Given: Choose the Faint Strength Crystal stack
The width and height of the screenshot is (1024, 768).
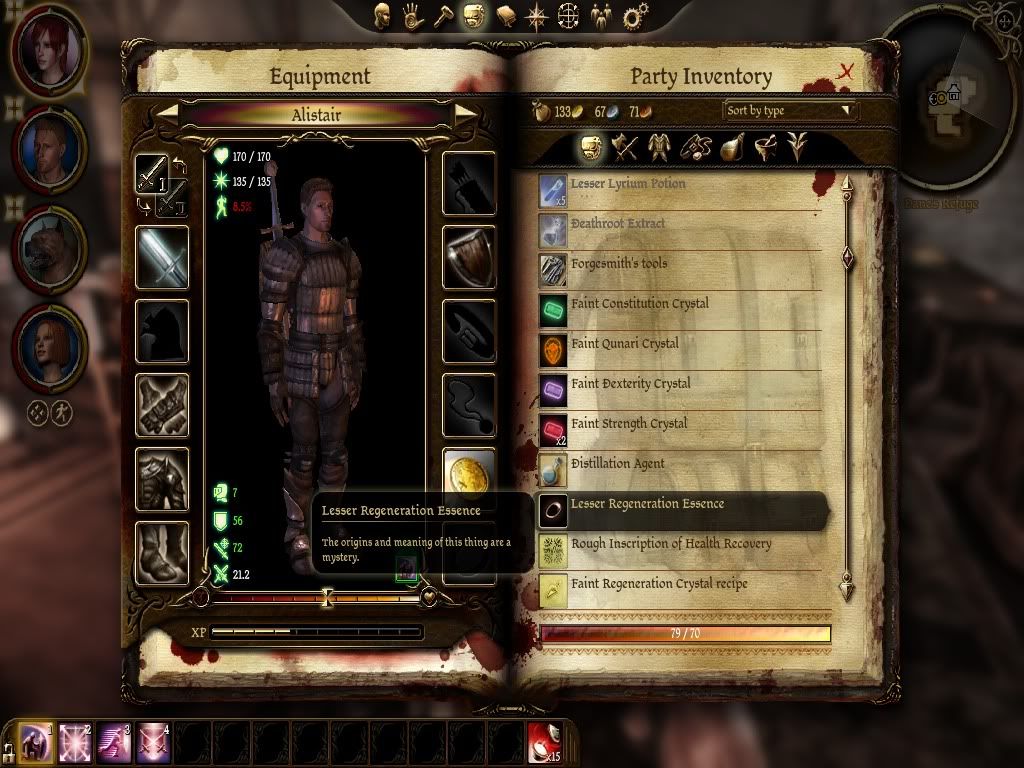Looking at the screenshot, I should pos(629,424).
